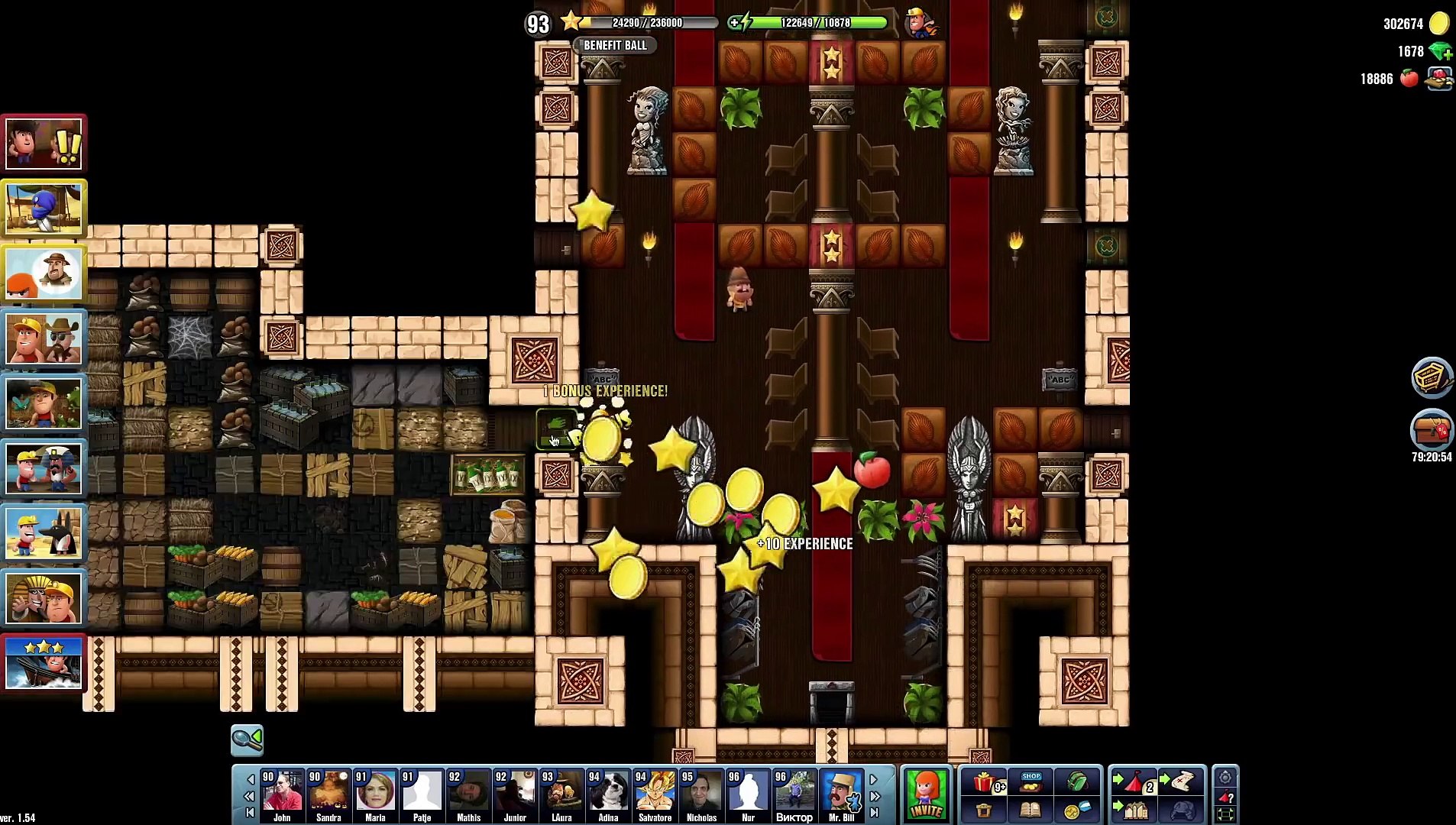This screenshot has height=825, width=1456.
Task: Open the shopping cart offer icon
Action: [1432, 377]
